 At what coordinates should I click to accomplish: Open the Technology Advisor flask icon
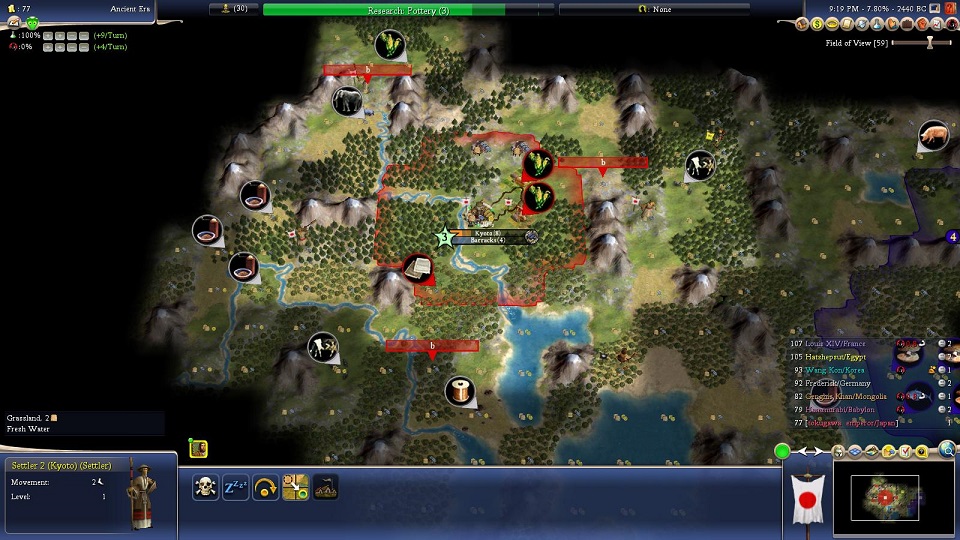point(875,24)
